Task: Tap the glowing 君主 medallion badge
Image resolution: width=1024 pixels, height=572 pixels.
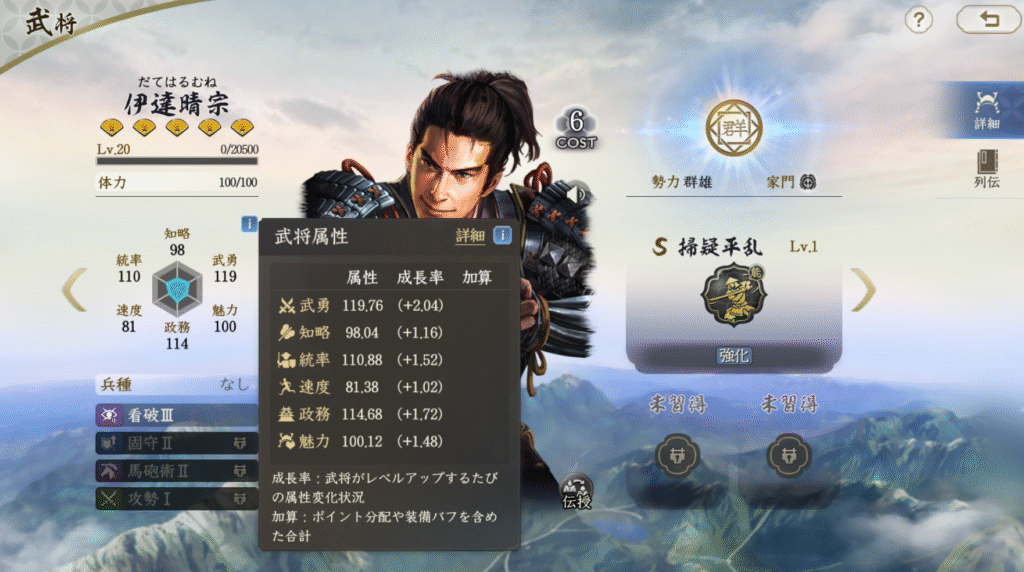Action: tap(733, 126)
